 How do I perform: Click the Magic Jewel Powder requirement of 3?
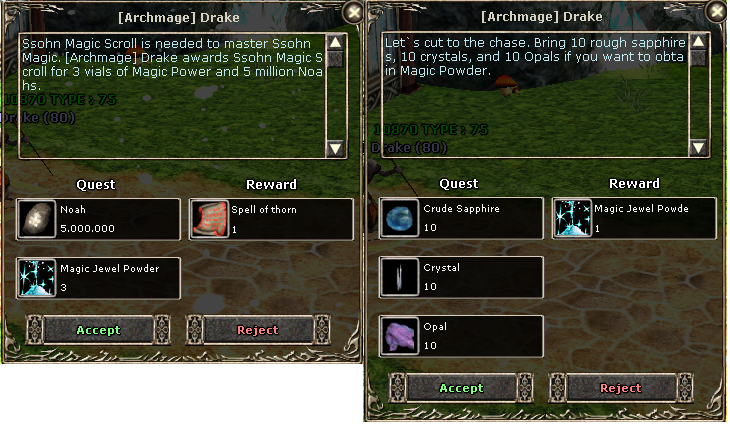[98, 277]
